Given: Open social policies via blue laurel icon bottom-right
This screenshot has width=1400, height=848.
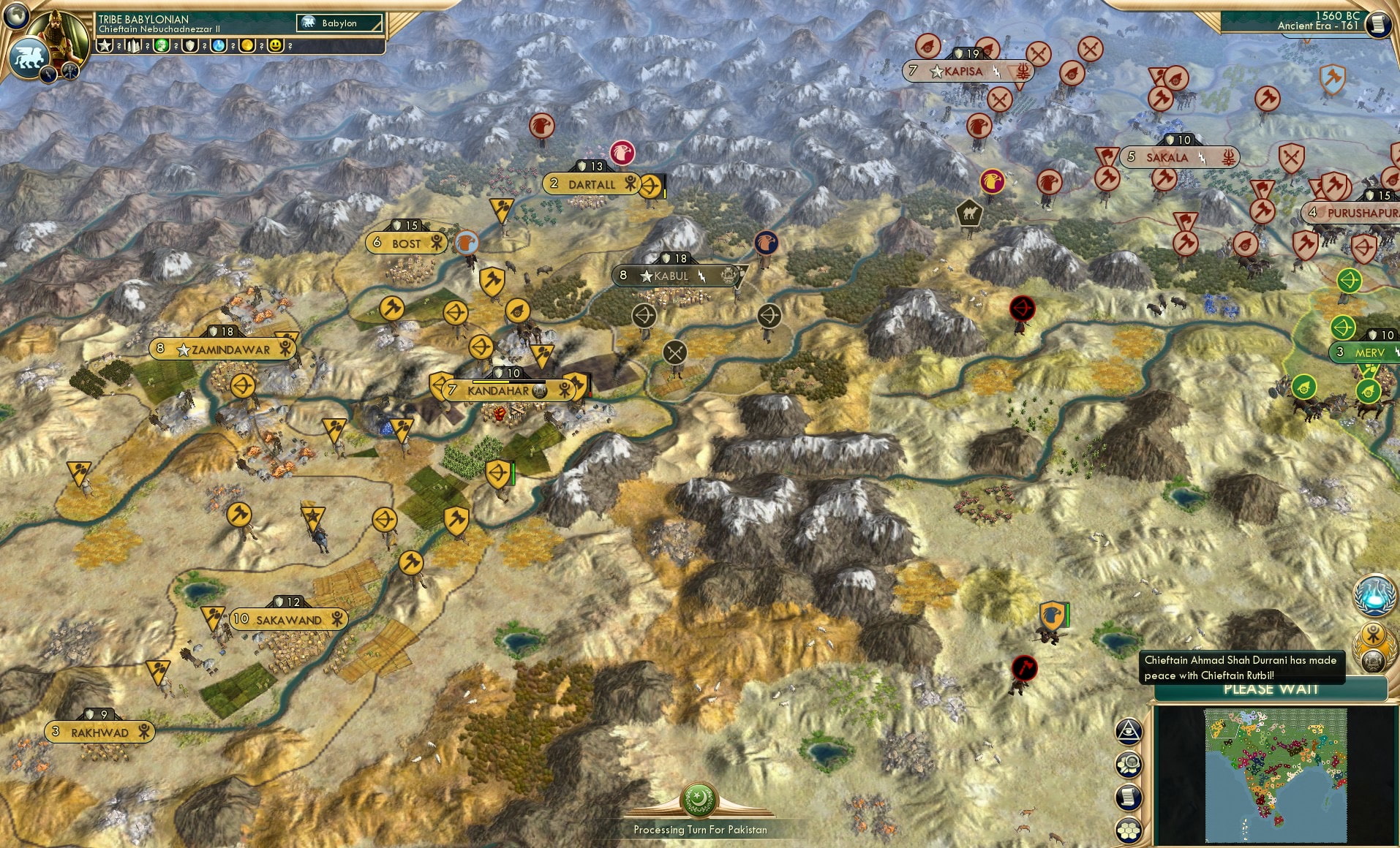Looking at the screenshot, I should pyautogui.click(x=1373, y=595).
